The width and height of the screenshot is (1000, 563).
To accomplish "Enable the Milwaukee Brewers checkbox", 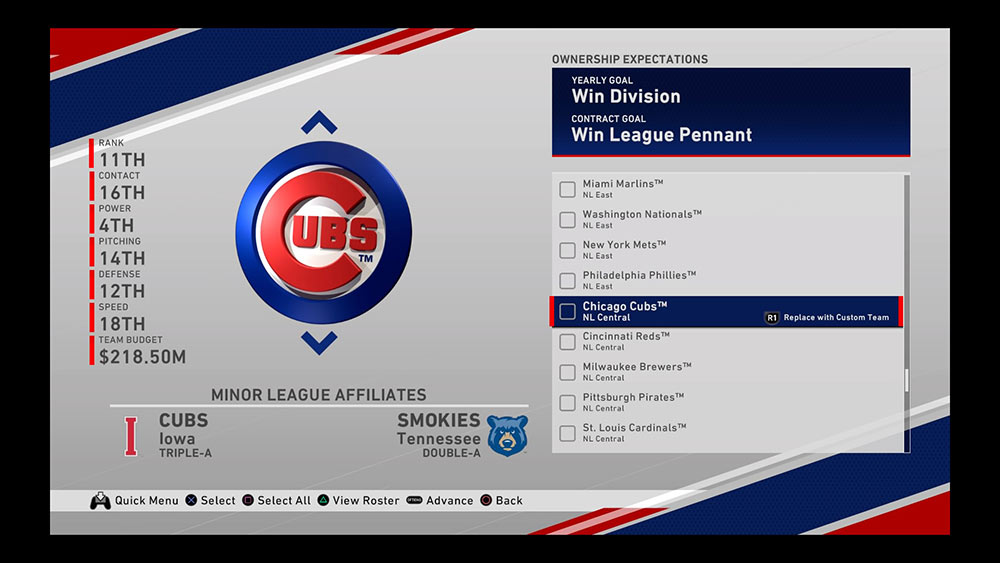I will 567,372.
